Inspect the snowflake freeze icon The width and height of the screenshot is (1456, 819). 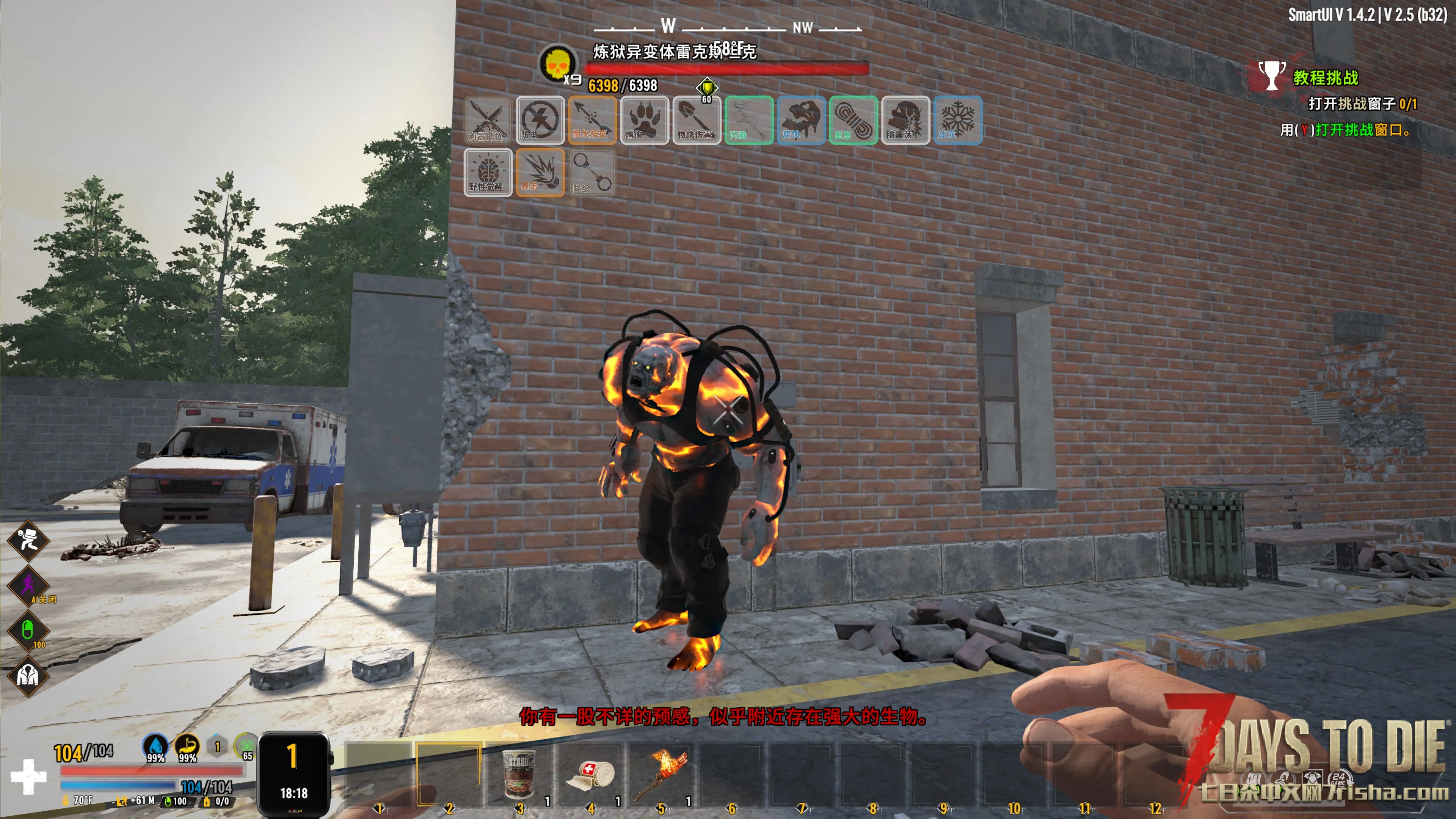click(957, 120)
